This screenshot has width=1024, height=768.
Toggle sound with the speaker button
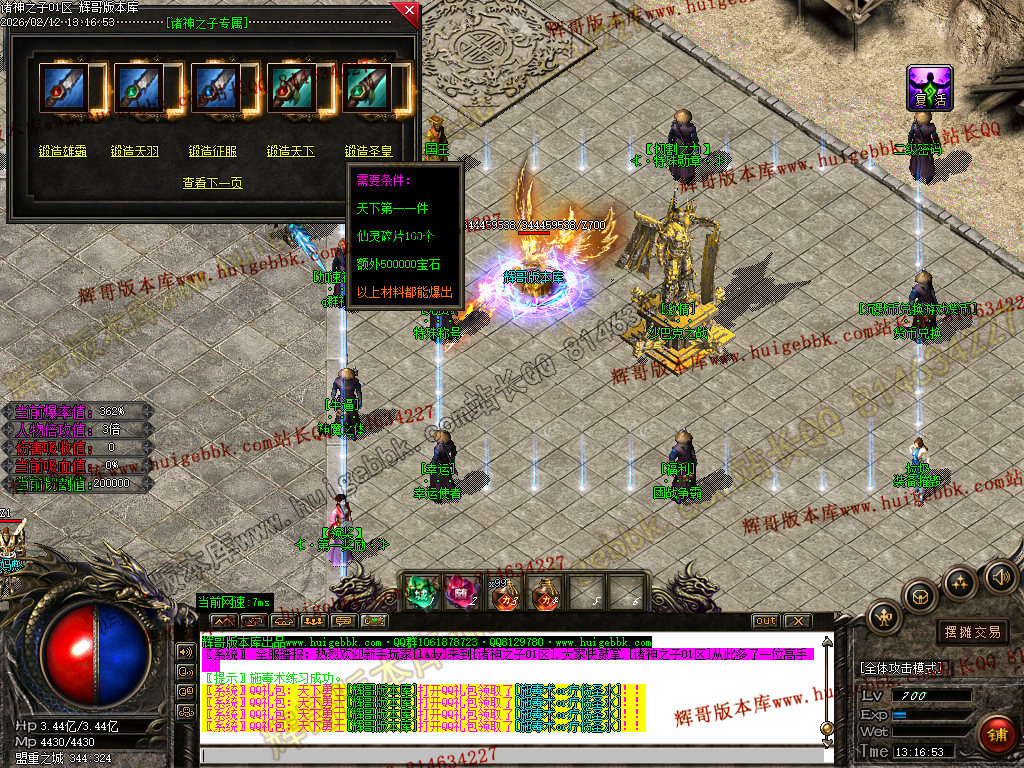click(x=999, y=575)
